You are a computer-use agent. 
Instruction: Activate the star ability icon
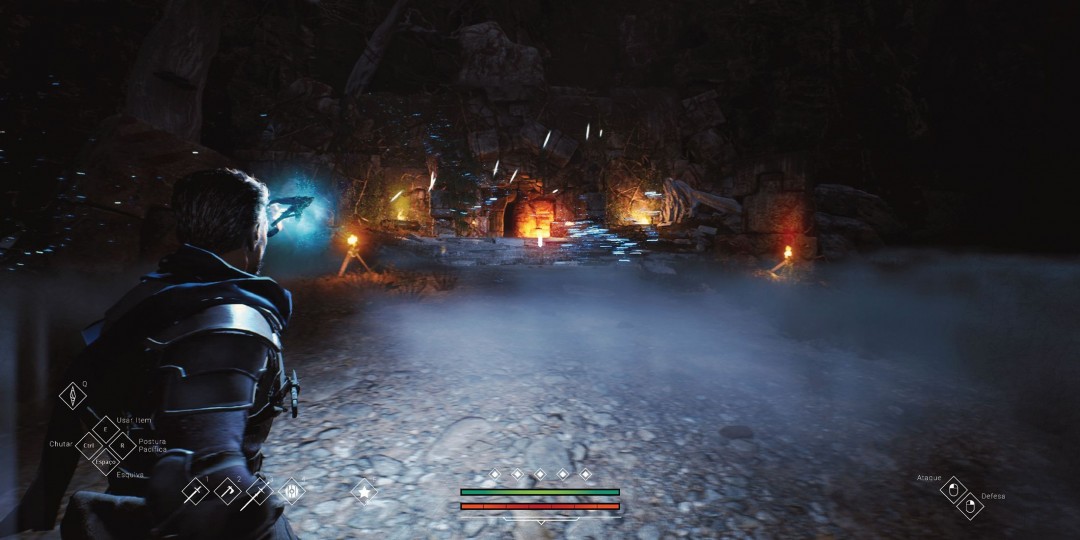coord(363,491)
